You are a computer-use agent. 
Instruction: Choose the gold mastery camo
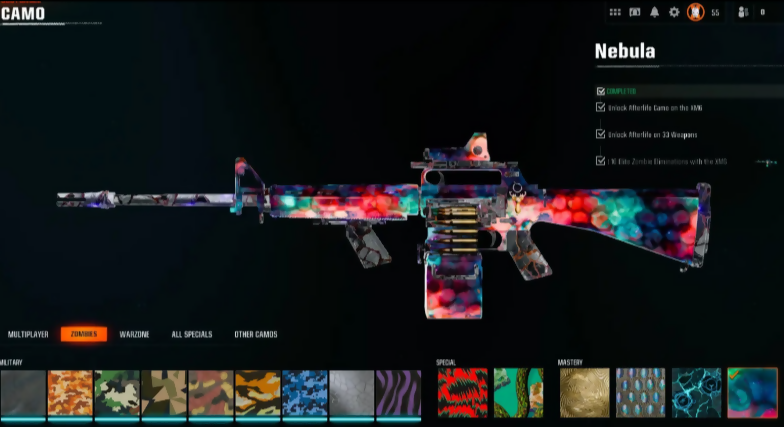click(584, 392)
